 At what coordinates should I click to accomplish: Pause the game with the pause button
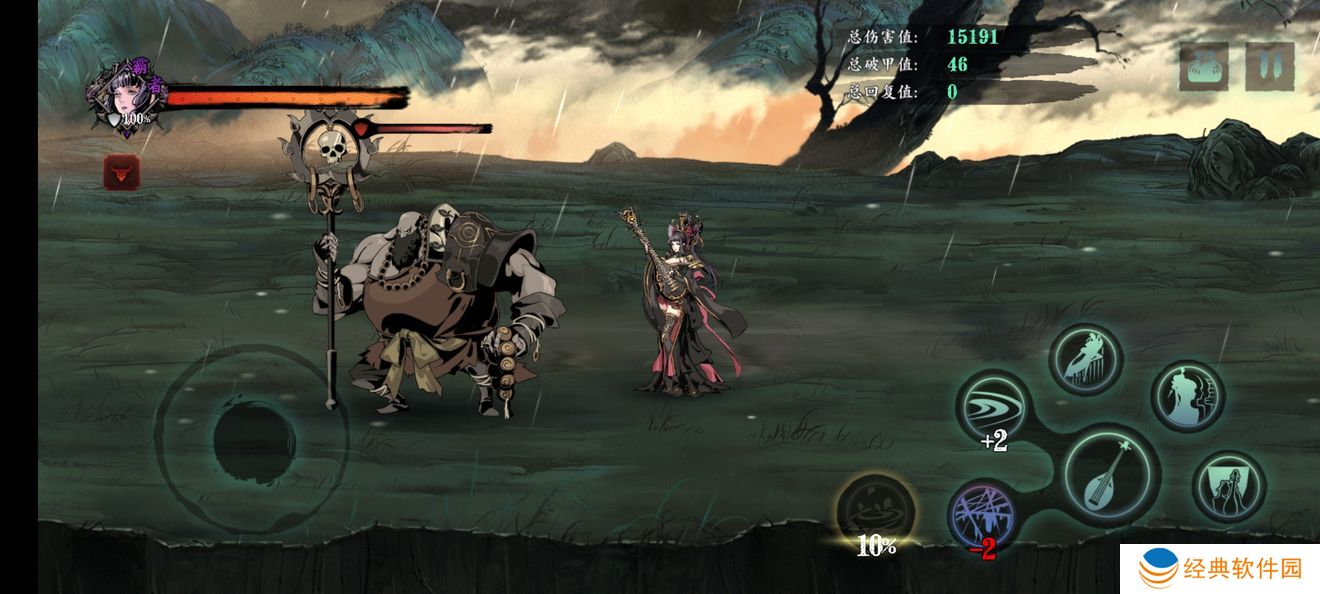click(1269, 67)
